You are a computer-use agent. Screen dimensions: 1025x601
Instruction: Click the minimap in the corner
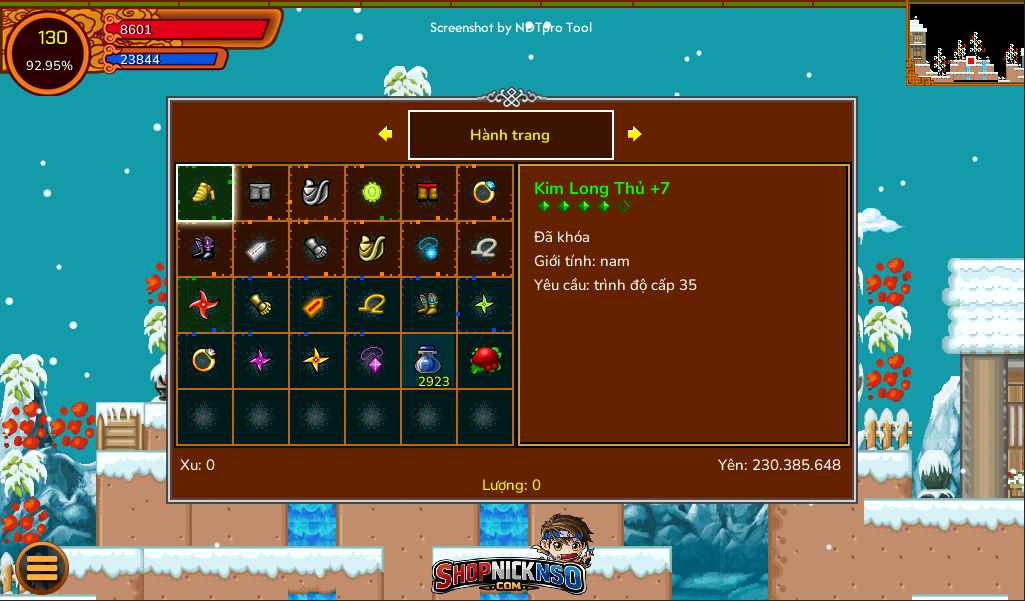(965, 42)
